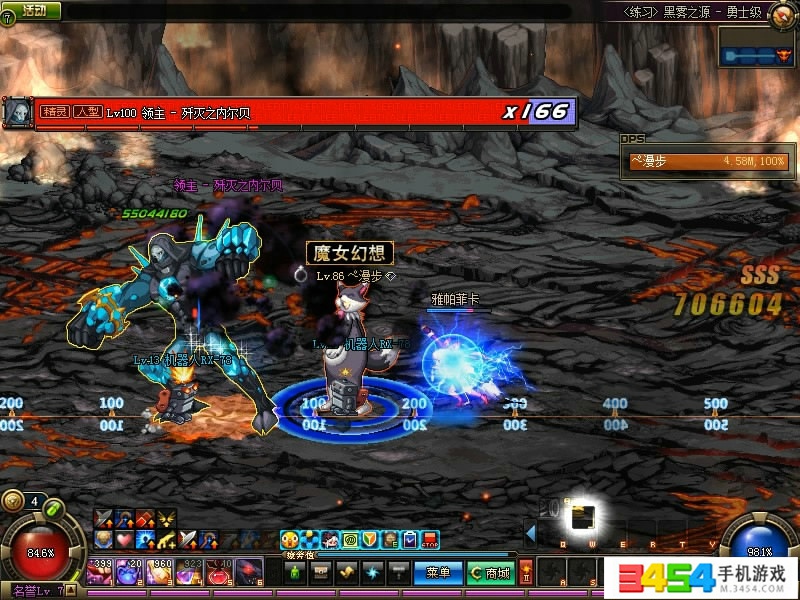Screen dimensions: 800x600
Task: Select the dark creature item in slot 6
Action: click(250, 573)
